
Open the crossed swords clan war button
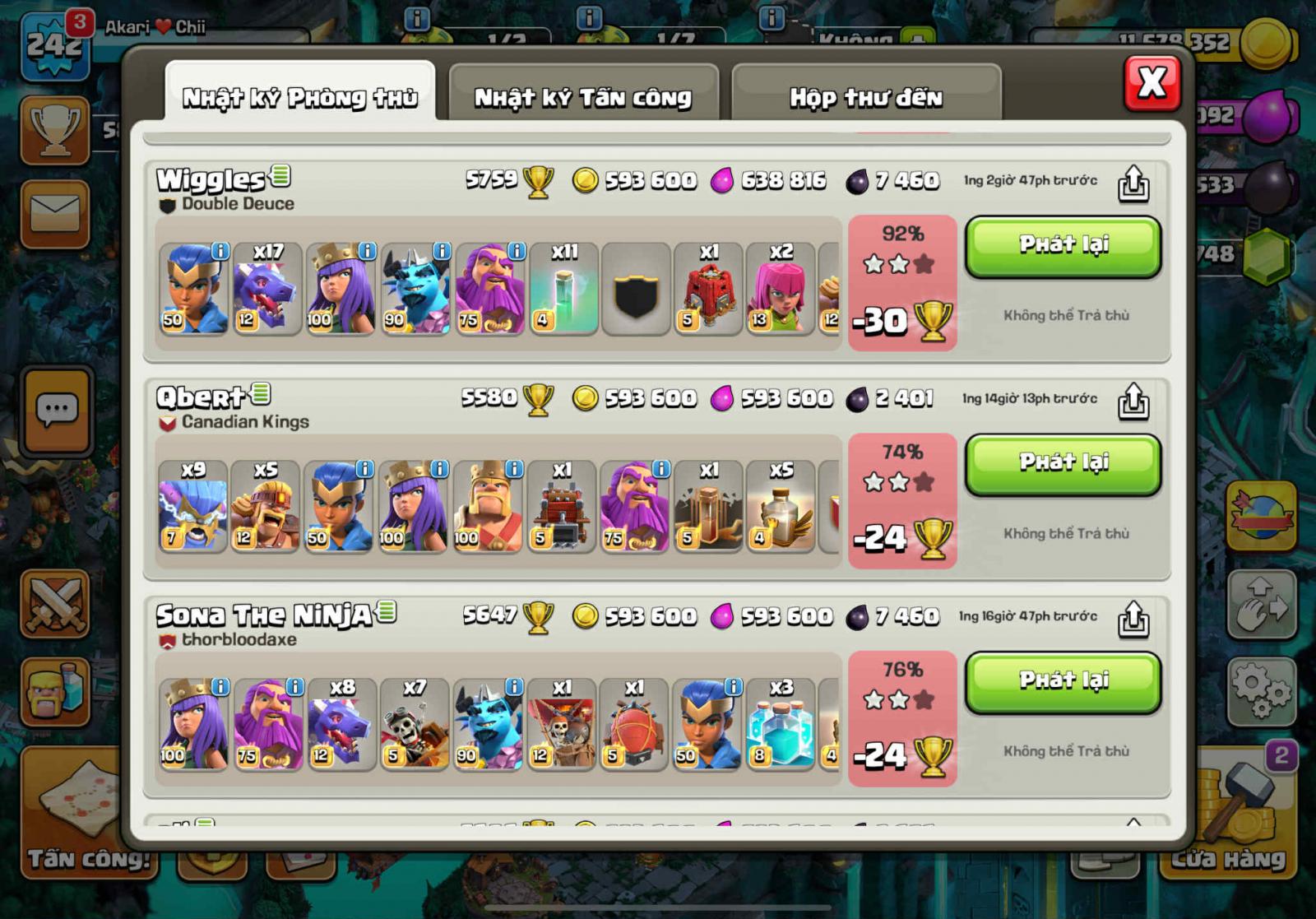coord(54,605)
